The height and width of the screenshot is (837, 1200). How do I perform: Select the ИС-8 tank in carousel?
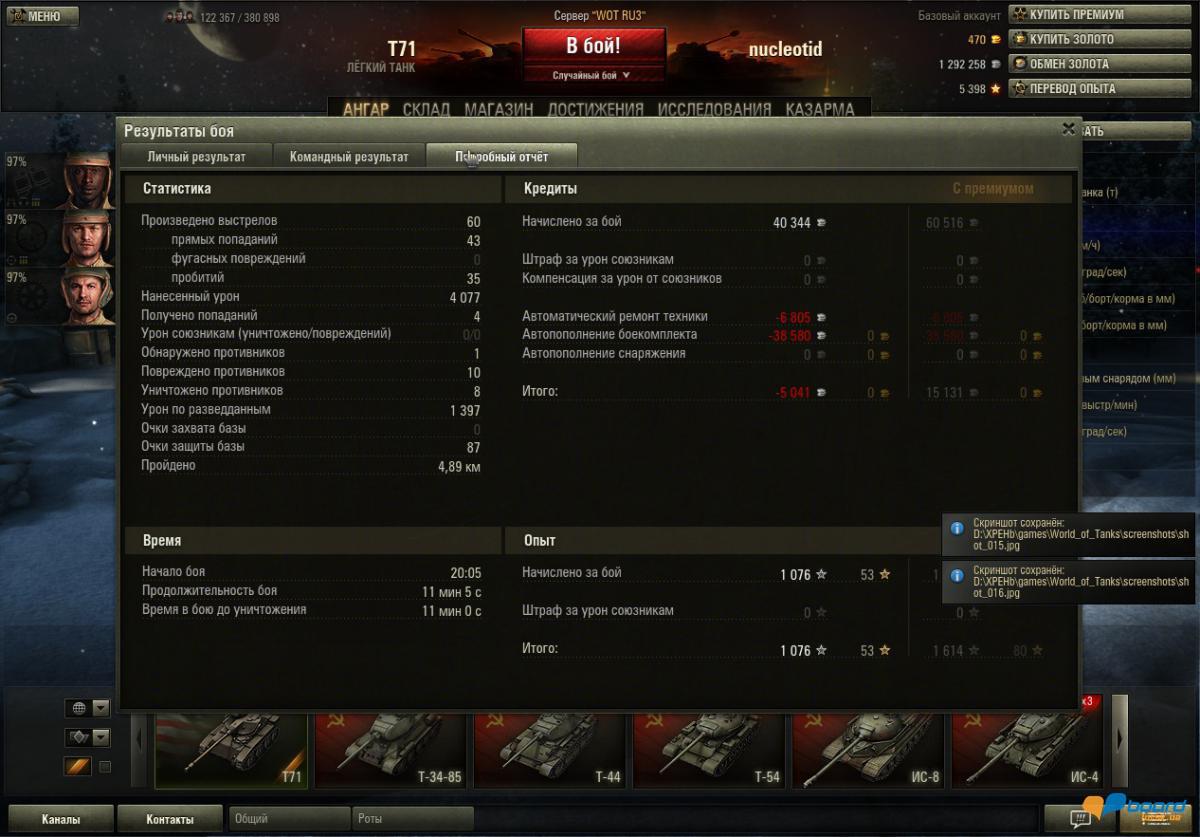click(866, 750)
